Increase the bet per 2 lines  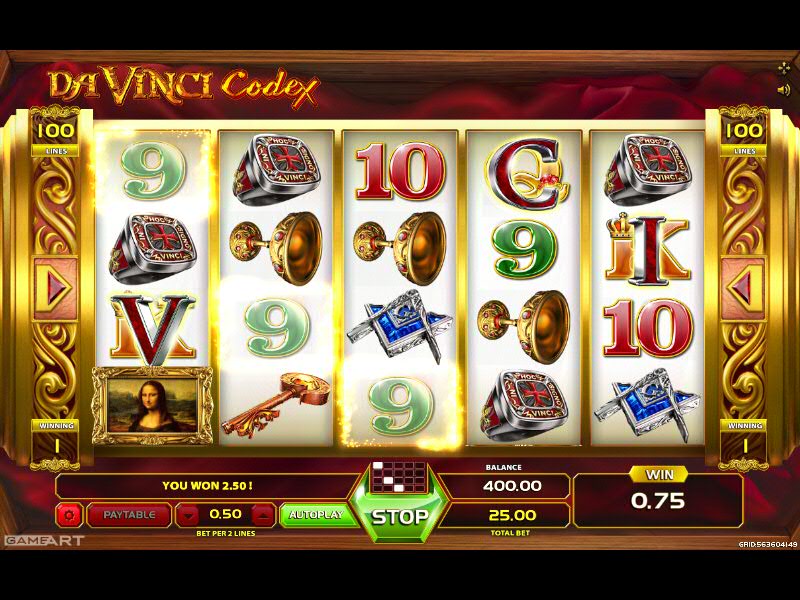tap(263, 515)
